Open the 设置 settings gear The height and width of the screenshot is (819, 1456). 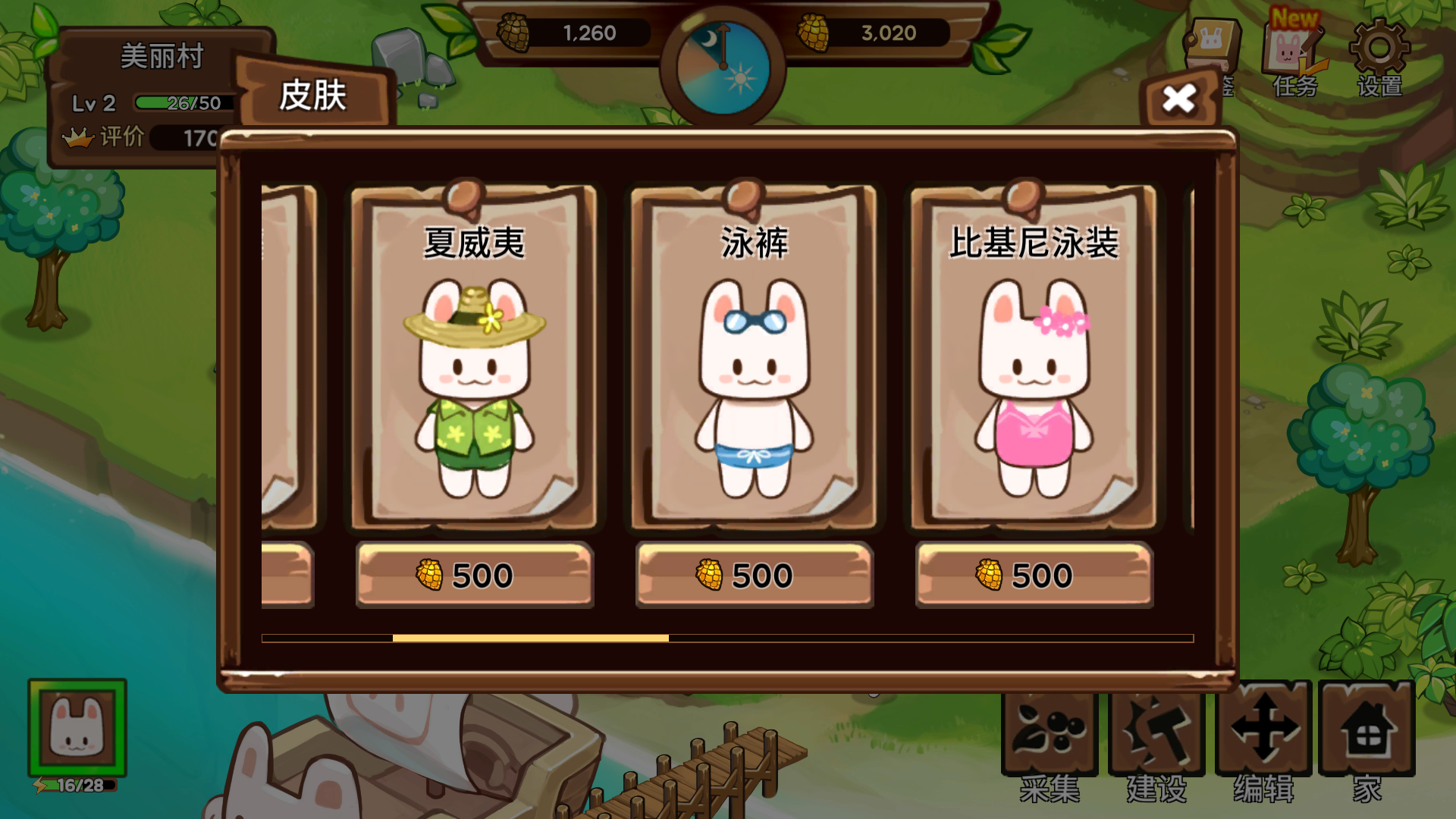(x=1379, y=57)
